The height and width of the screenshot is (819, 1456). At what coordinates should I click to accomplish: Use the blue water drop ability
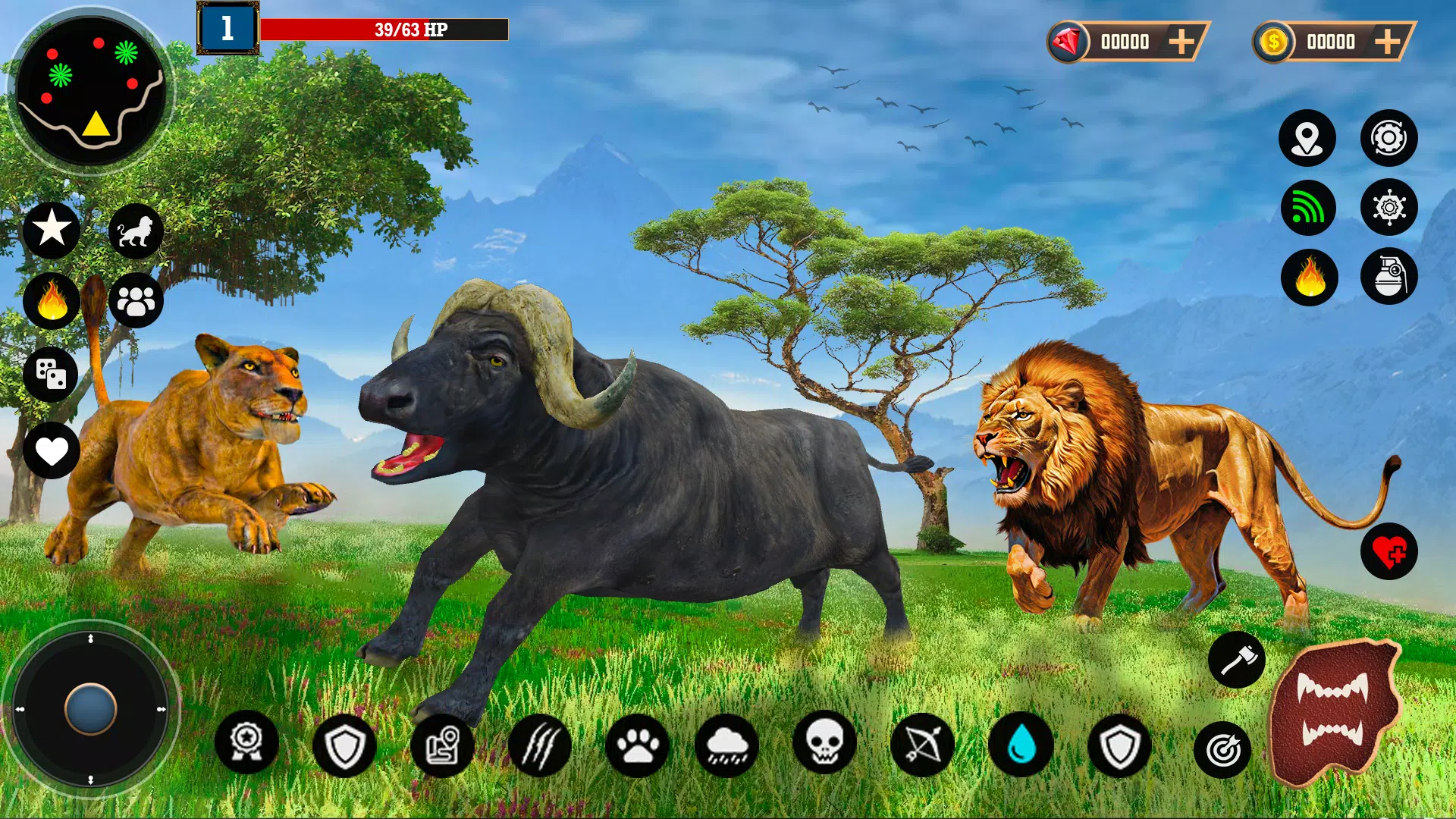coord(1021,745)
